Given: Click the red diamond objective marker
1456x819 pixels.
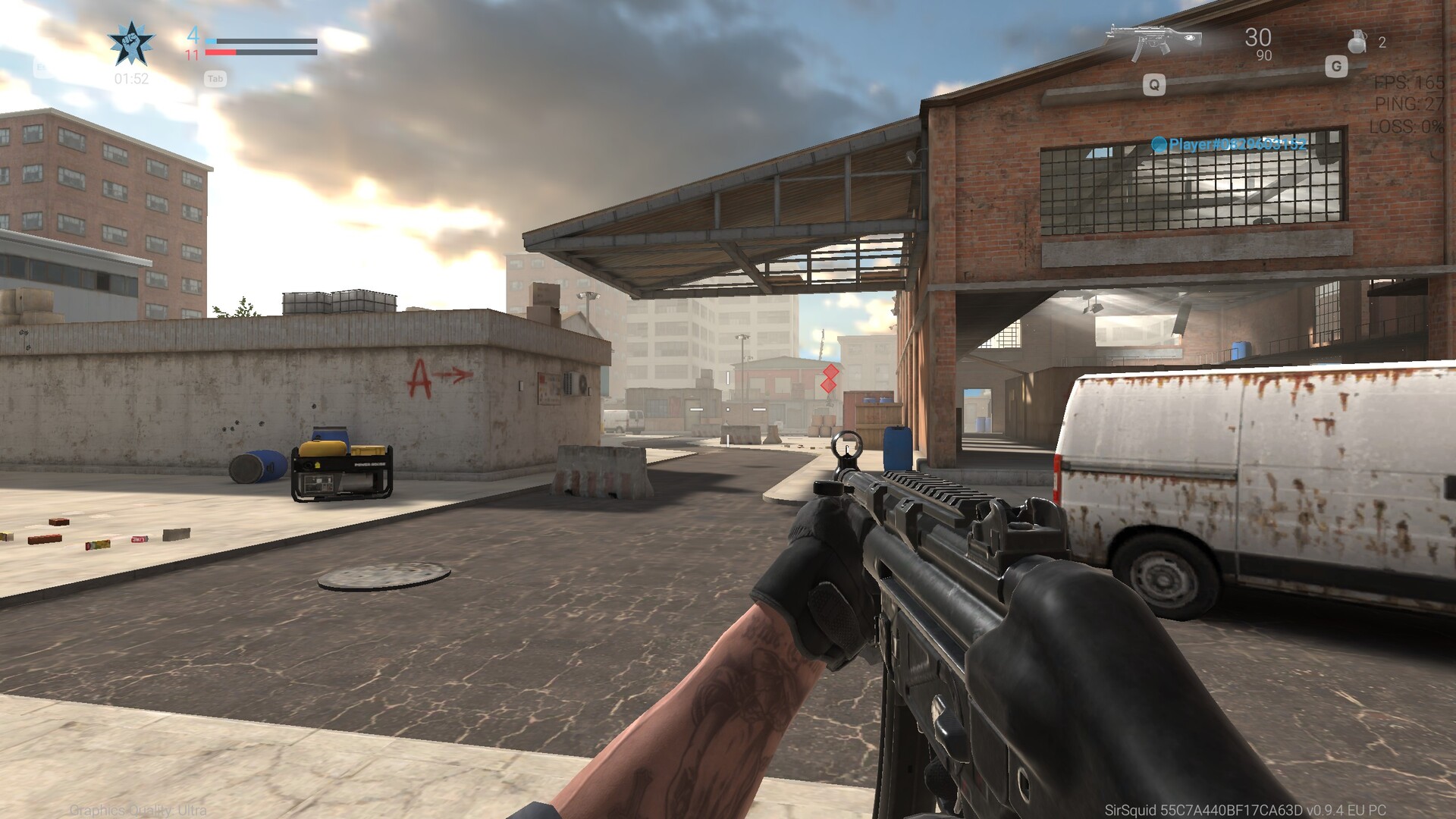Looking at the screenshot, I should coord(830,378).
